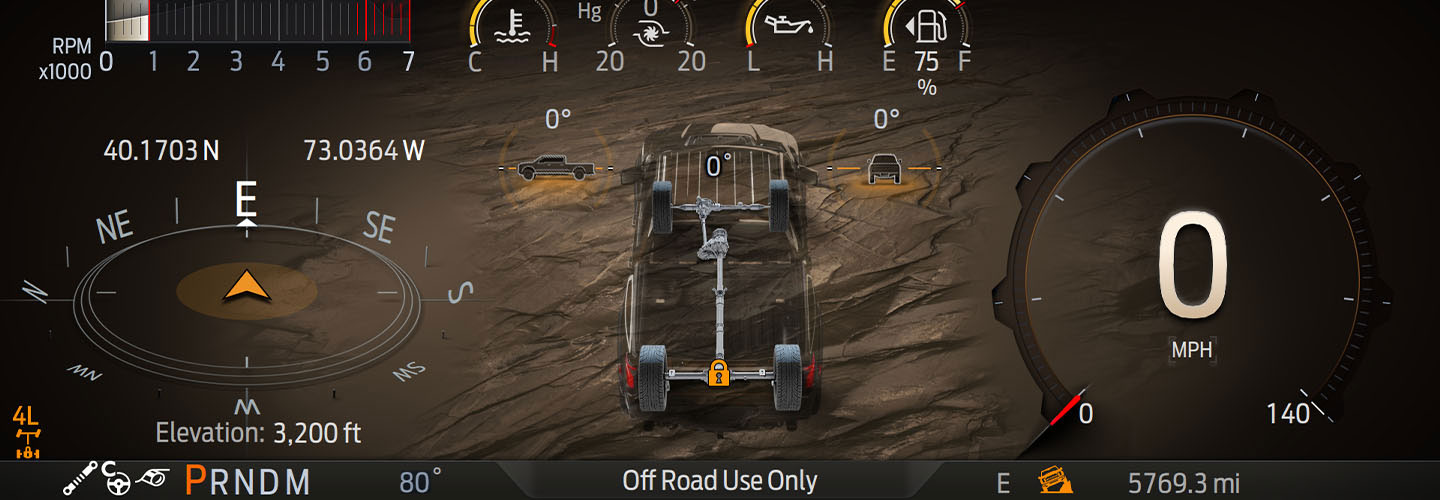Select the rear-view truck roll icon
1440x500 pixels.
tap(884, 168)
